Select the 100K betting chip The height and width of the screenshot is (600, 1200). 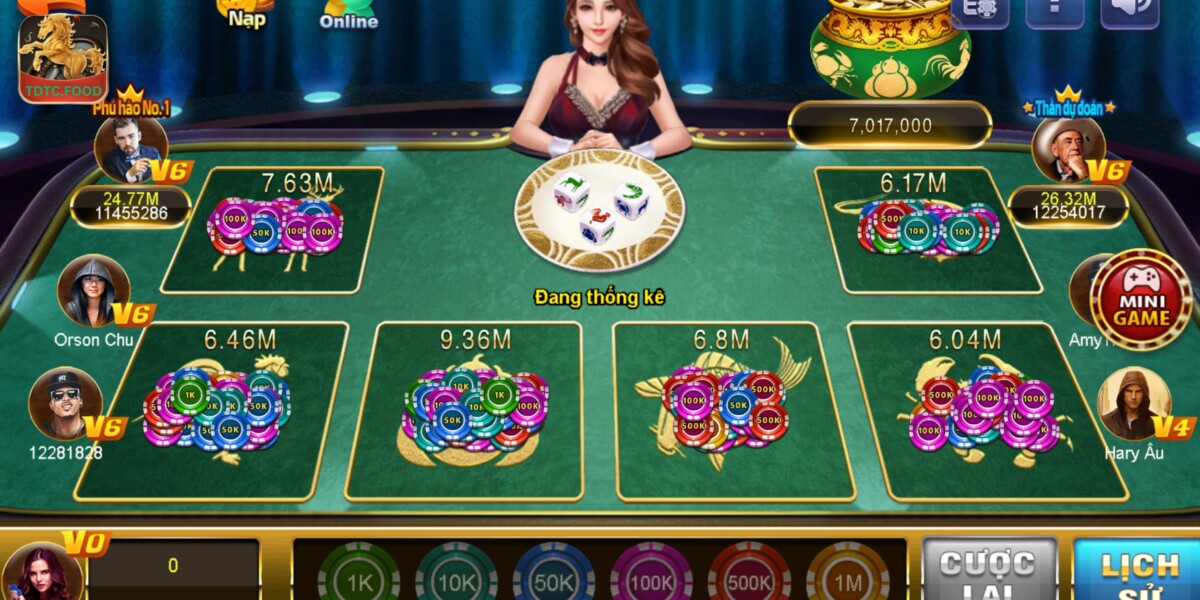click(651, 577)
